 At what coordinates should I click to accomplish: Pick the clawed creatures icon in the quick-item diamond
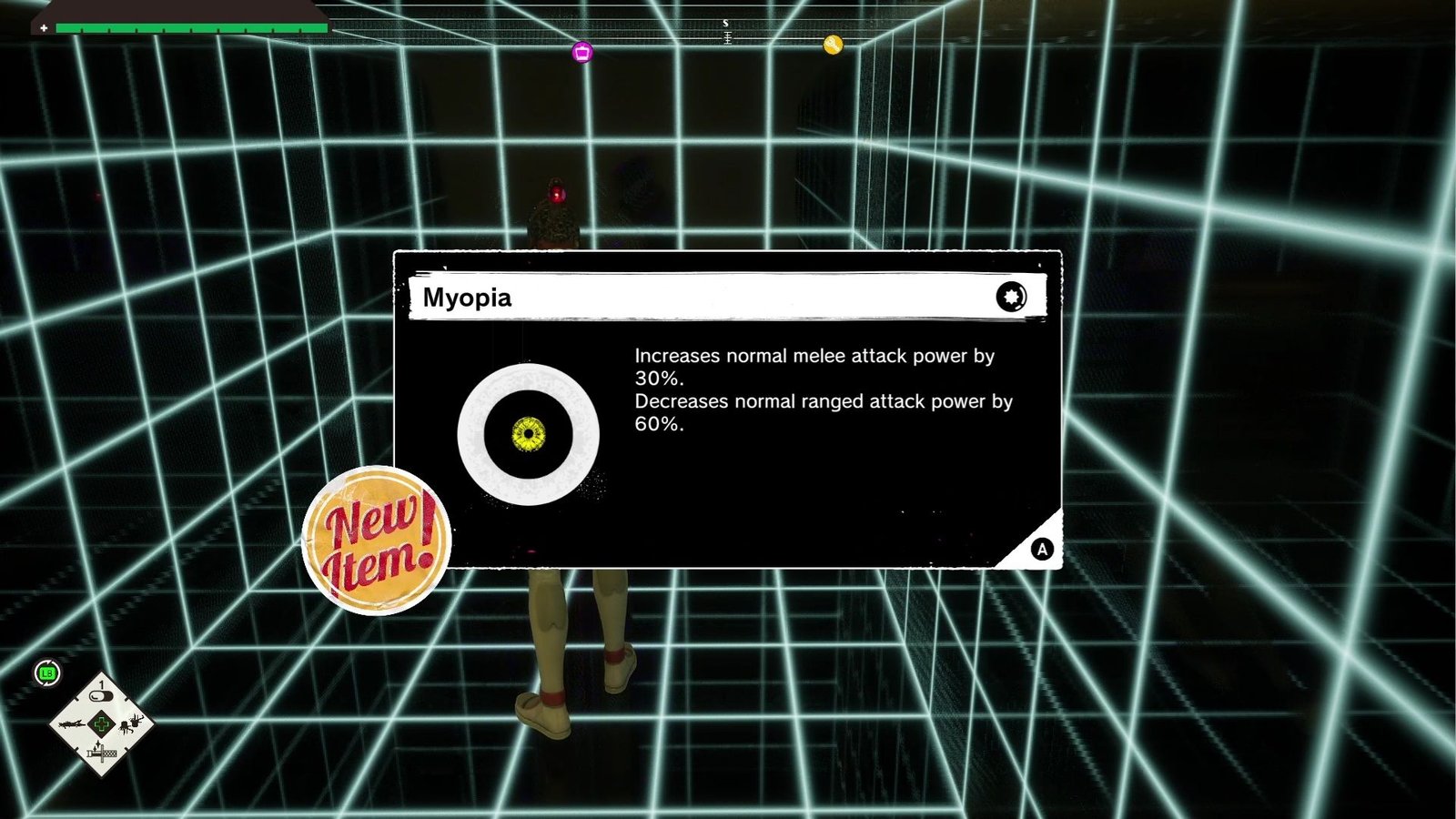tap(132, 724)
